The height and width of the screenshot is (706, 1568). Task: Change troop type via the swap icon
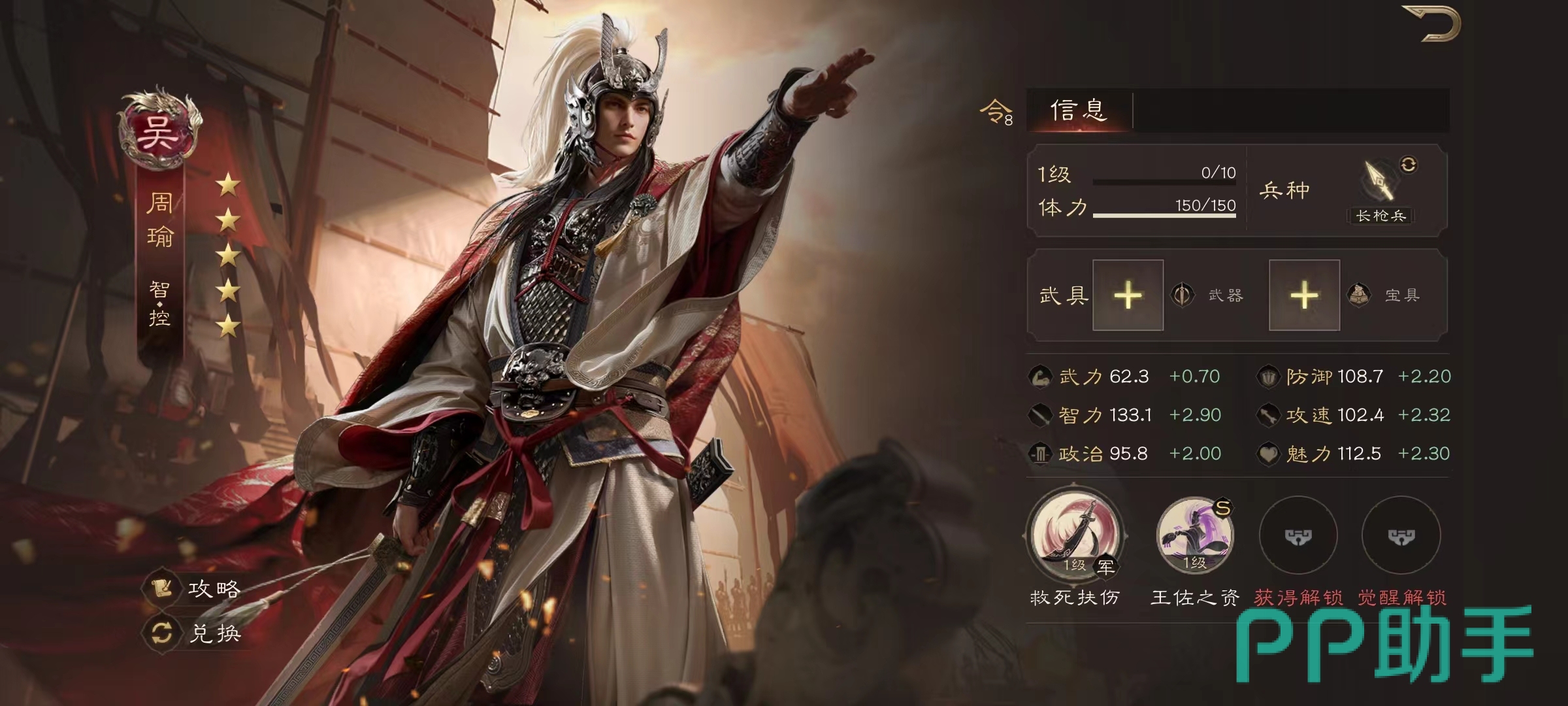pyautogui.click(x=1409, y=165)
